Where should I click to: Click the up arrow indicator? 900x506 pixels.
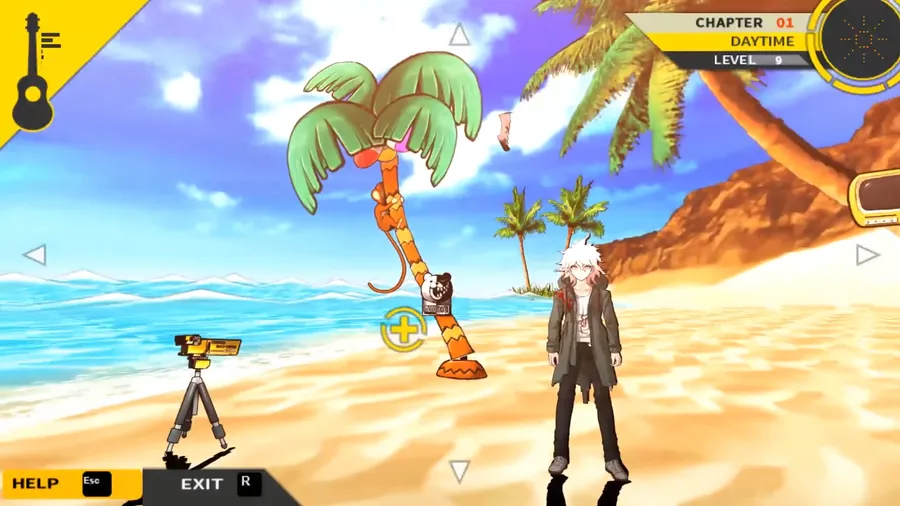pyautogui.click(x=459, y=36)
